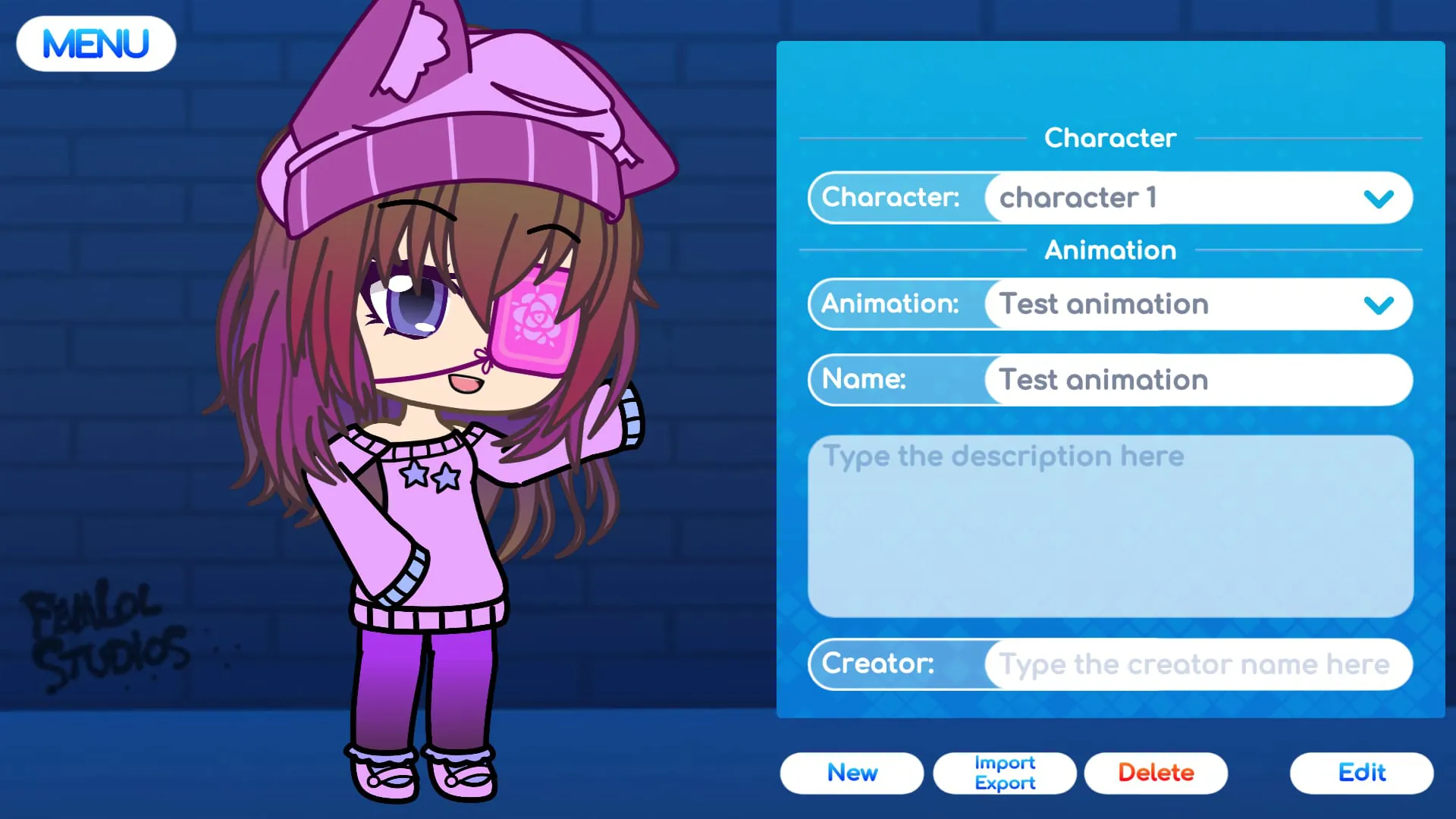The image size is (1456, 819).
Task: Open the Edit screen via Edit button
Action: [x=1361, y=773]
